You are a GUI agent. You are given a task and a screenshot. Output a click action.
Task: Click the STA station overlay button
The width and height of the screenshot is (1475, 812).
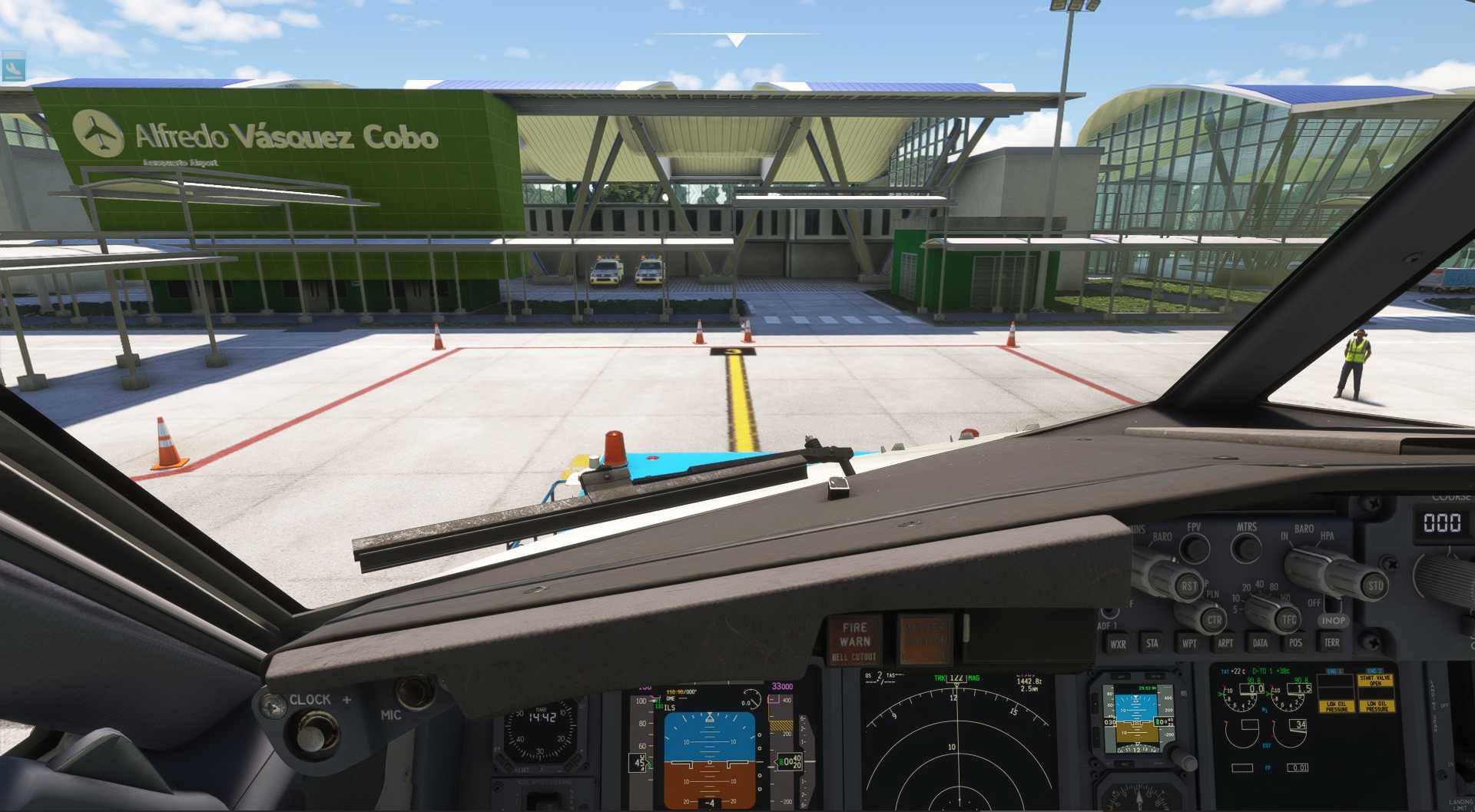1153,642
